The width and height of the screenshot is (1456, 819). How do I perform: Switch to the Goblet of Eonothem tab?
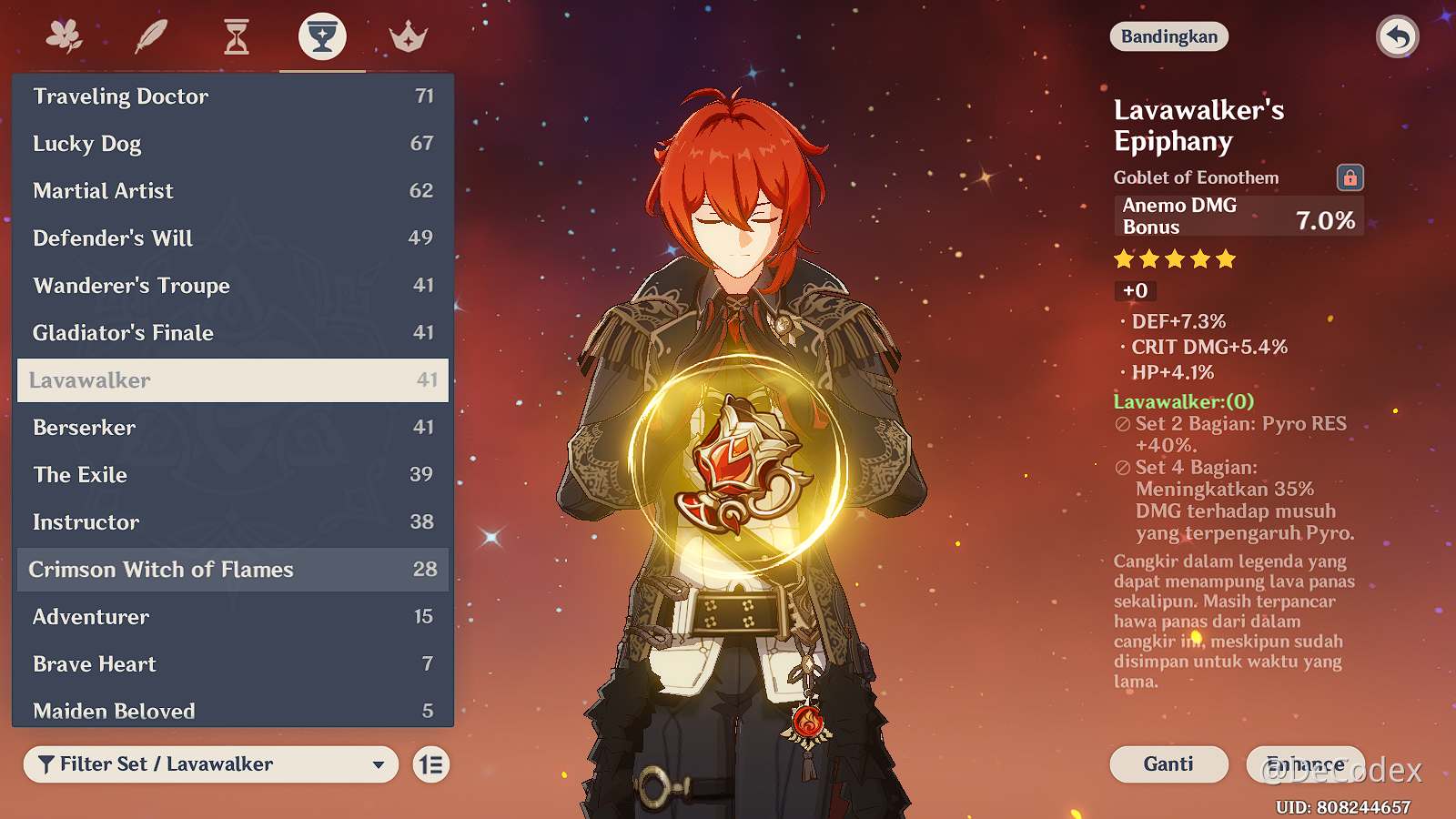(320, 36)
